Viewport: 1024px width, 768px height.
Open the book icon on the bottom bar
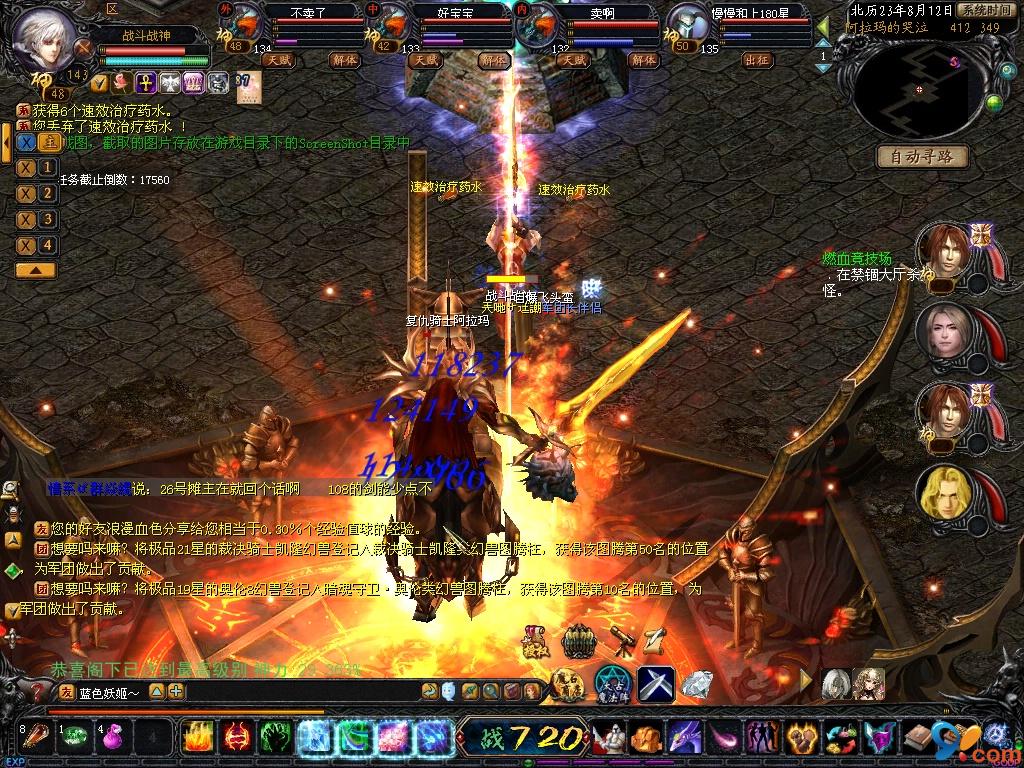[x=916, y=739]
